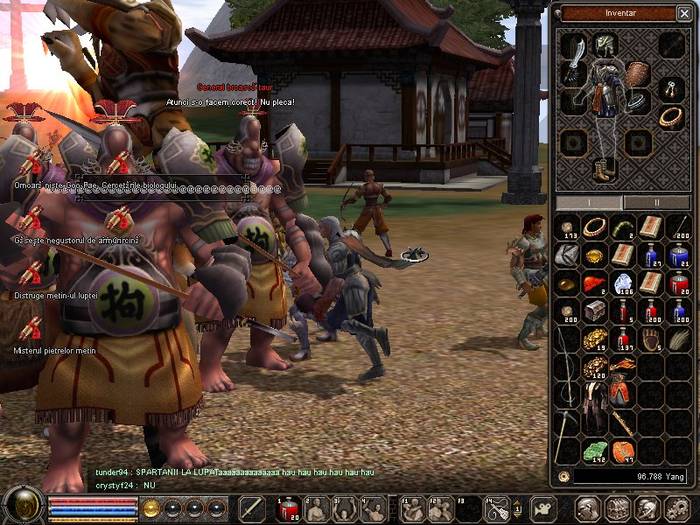This screenshot has height=525, width=700.
Task: Close the Inventar window
Action: coord(686,14)
